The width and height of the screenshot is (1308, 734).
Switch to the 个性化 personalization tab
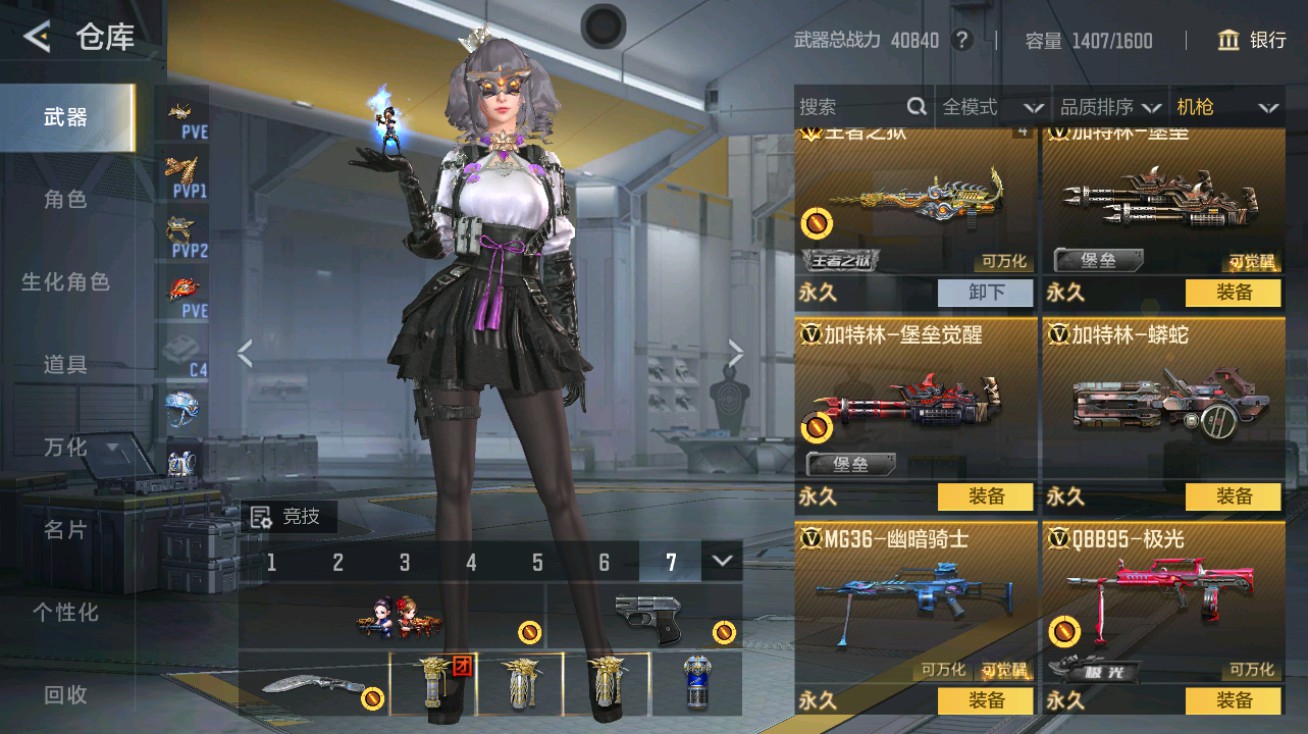(x=66, y=612)
